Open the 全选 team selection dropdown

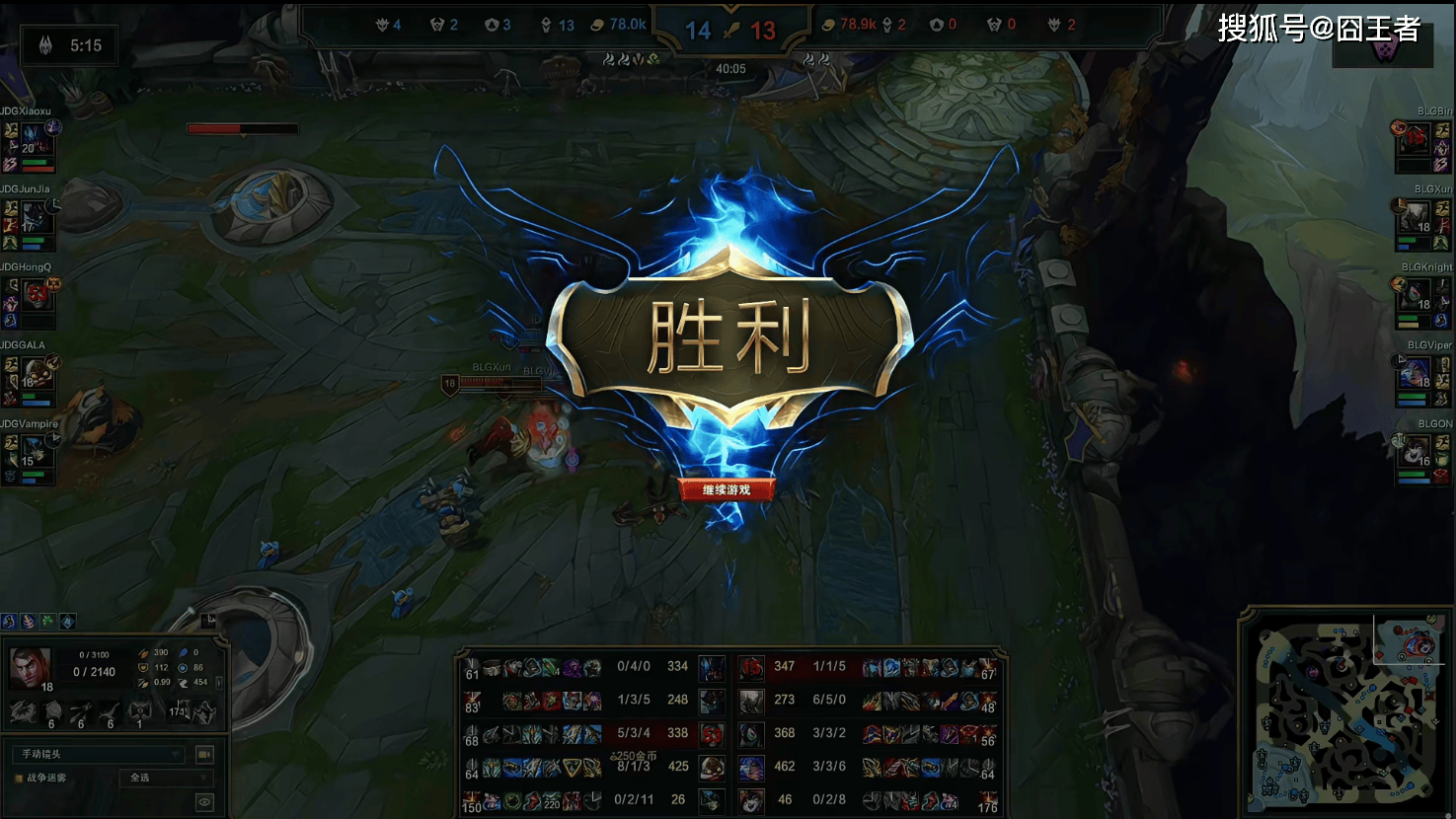[x=165, y=778]
